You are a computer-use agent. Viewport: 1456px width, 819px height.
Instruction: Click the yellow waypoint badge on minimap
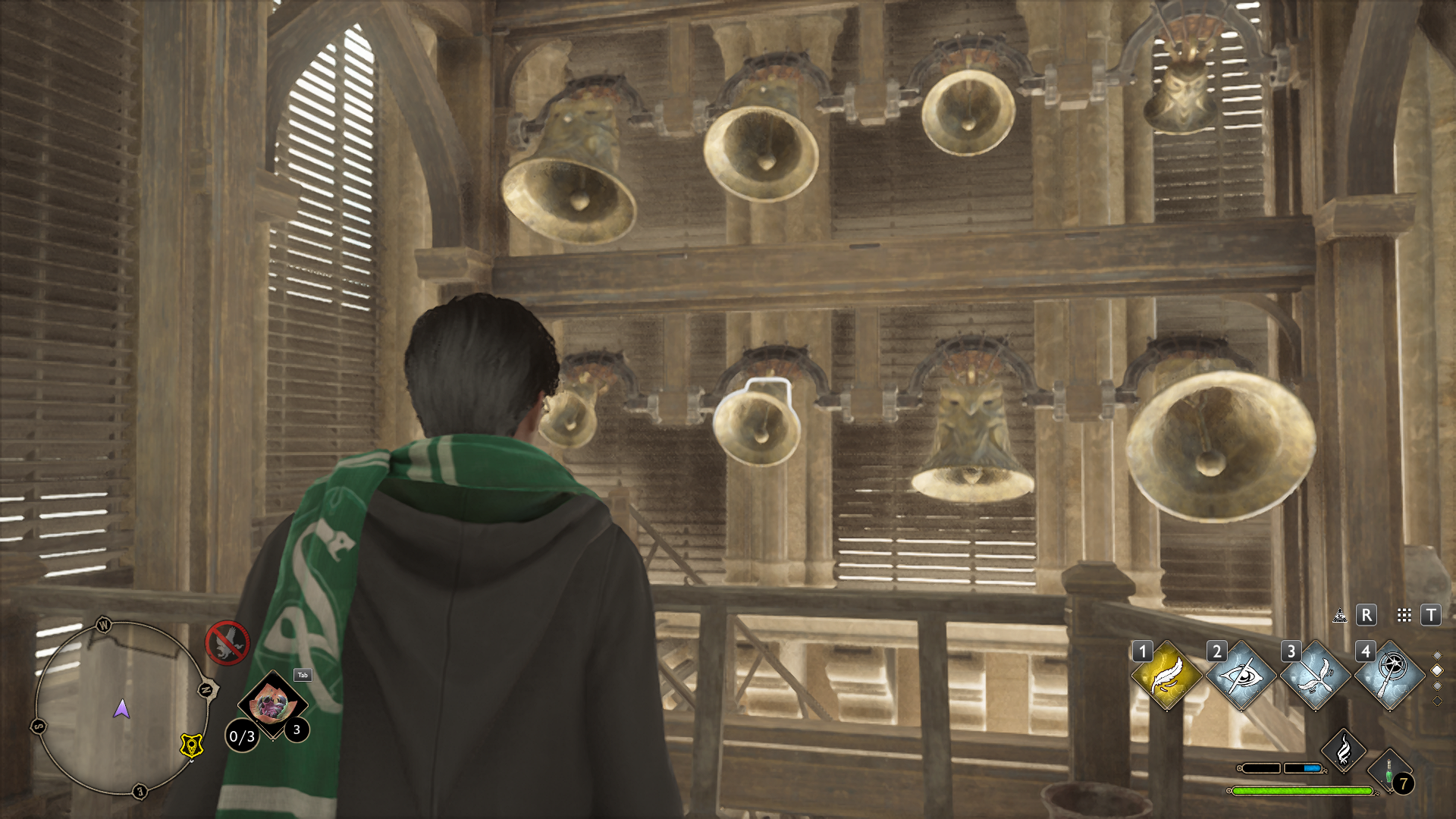click(191, 746)
